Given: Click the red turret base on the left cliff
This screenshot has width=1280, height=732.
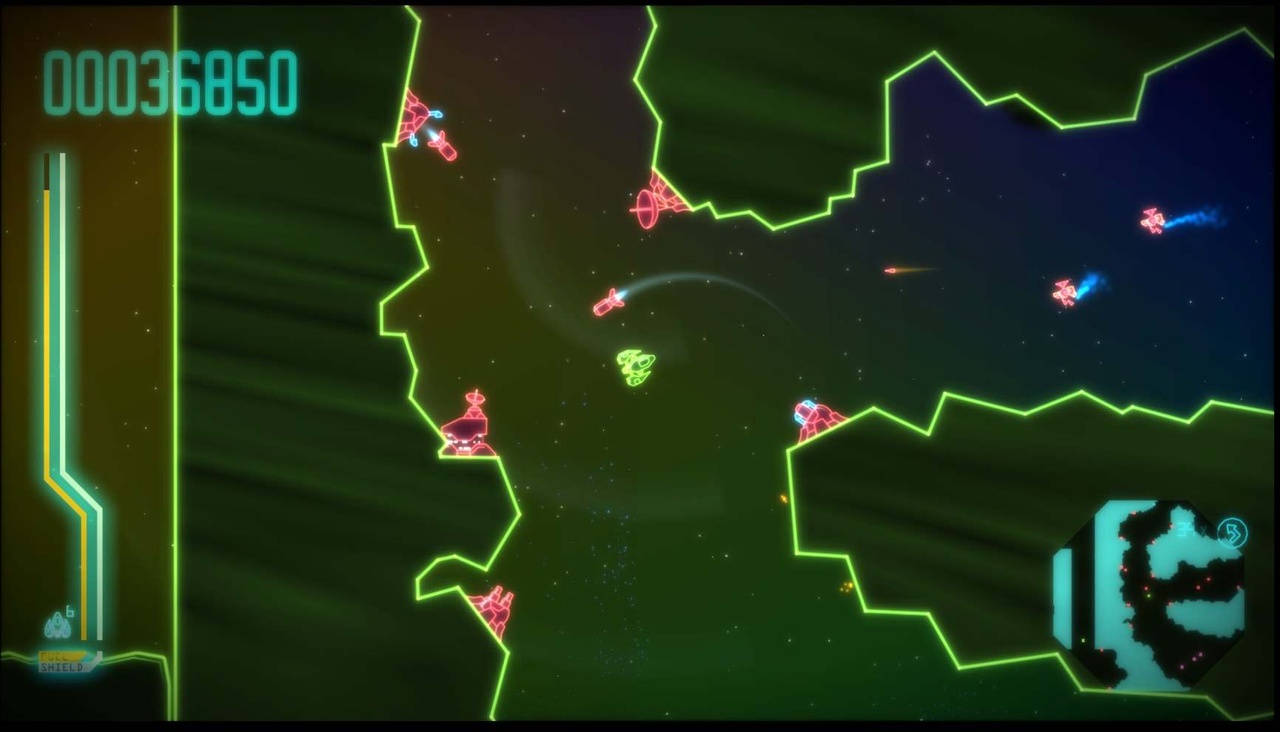Looking at the screenshot, I should tap(465, 430).
